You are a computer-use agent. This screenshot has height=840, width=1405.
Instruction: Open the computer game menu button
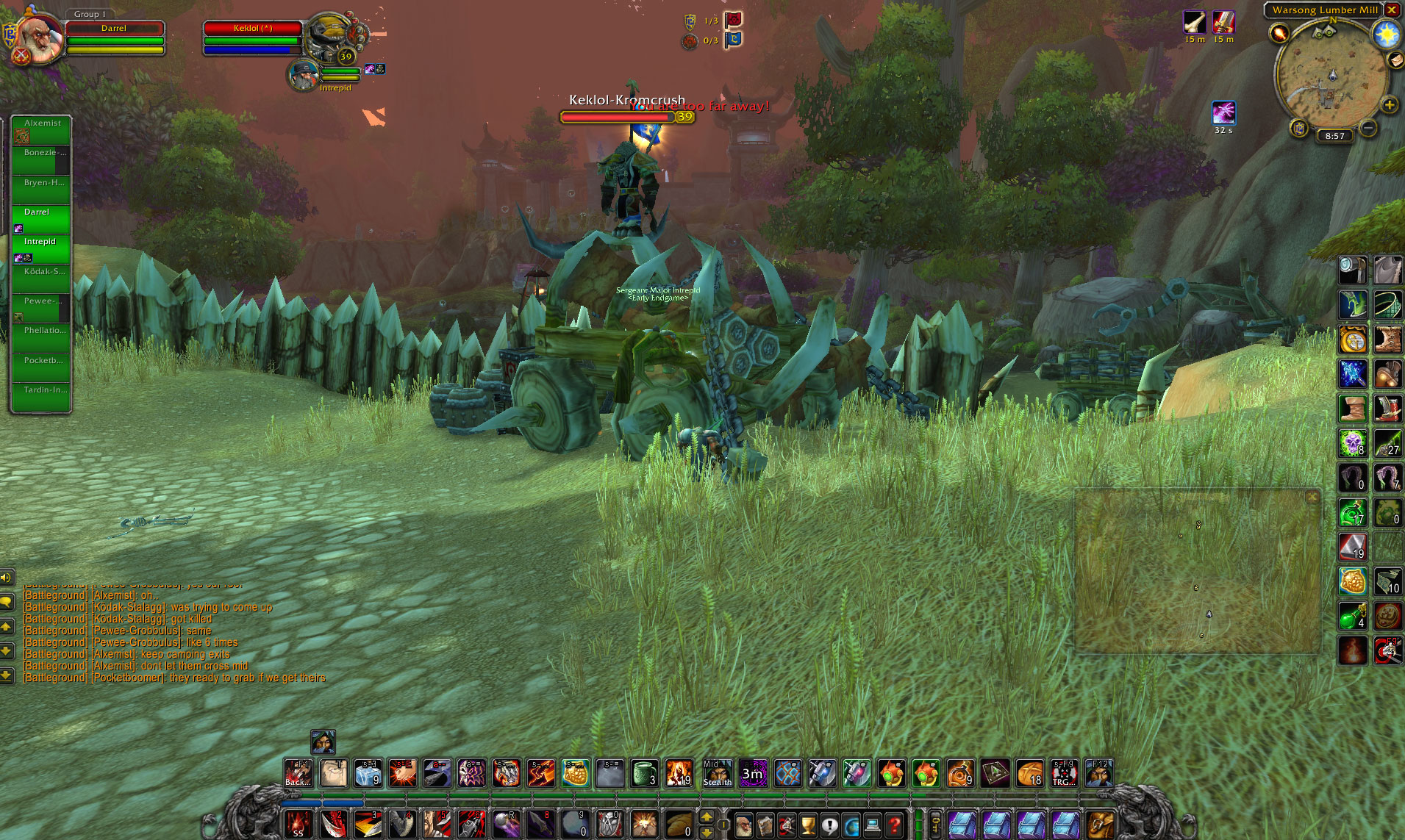pyautogui.click(x=873, y=825)
